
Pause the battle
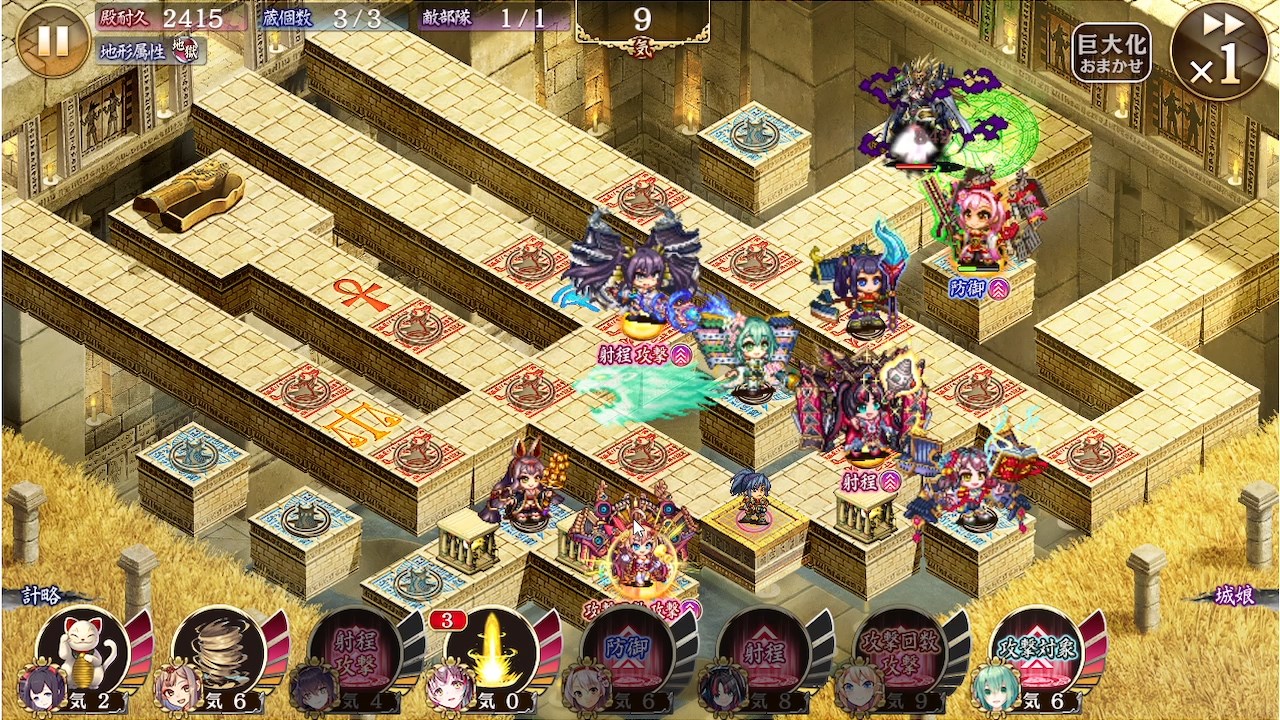point(53,41)
